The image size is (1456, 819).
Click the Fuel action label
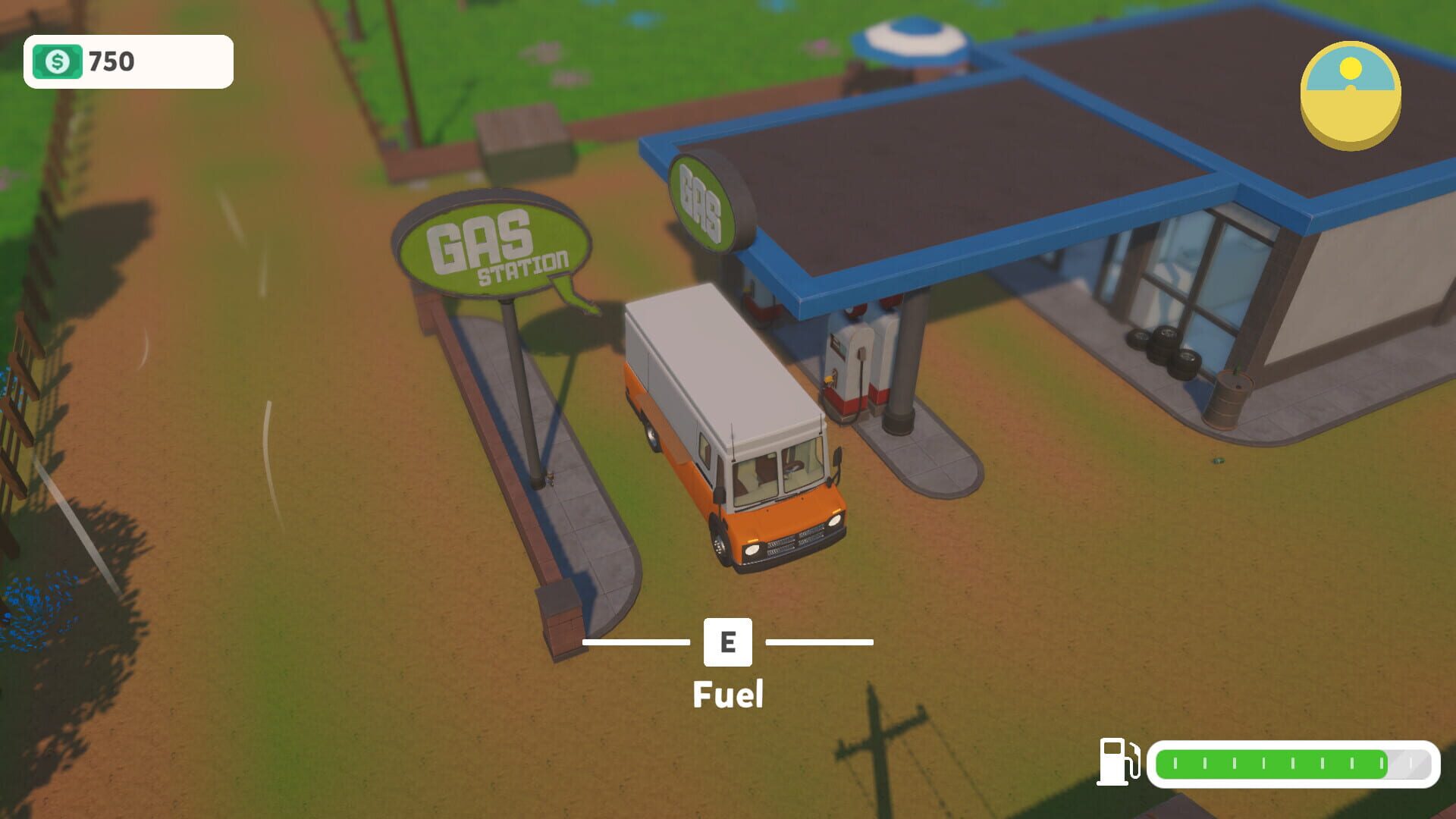[x=726, y=694]
